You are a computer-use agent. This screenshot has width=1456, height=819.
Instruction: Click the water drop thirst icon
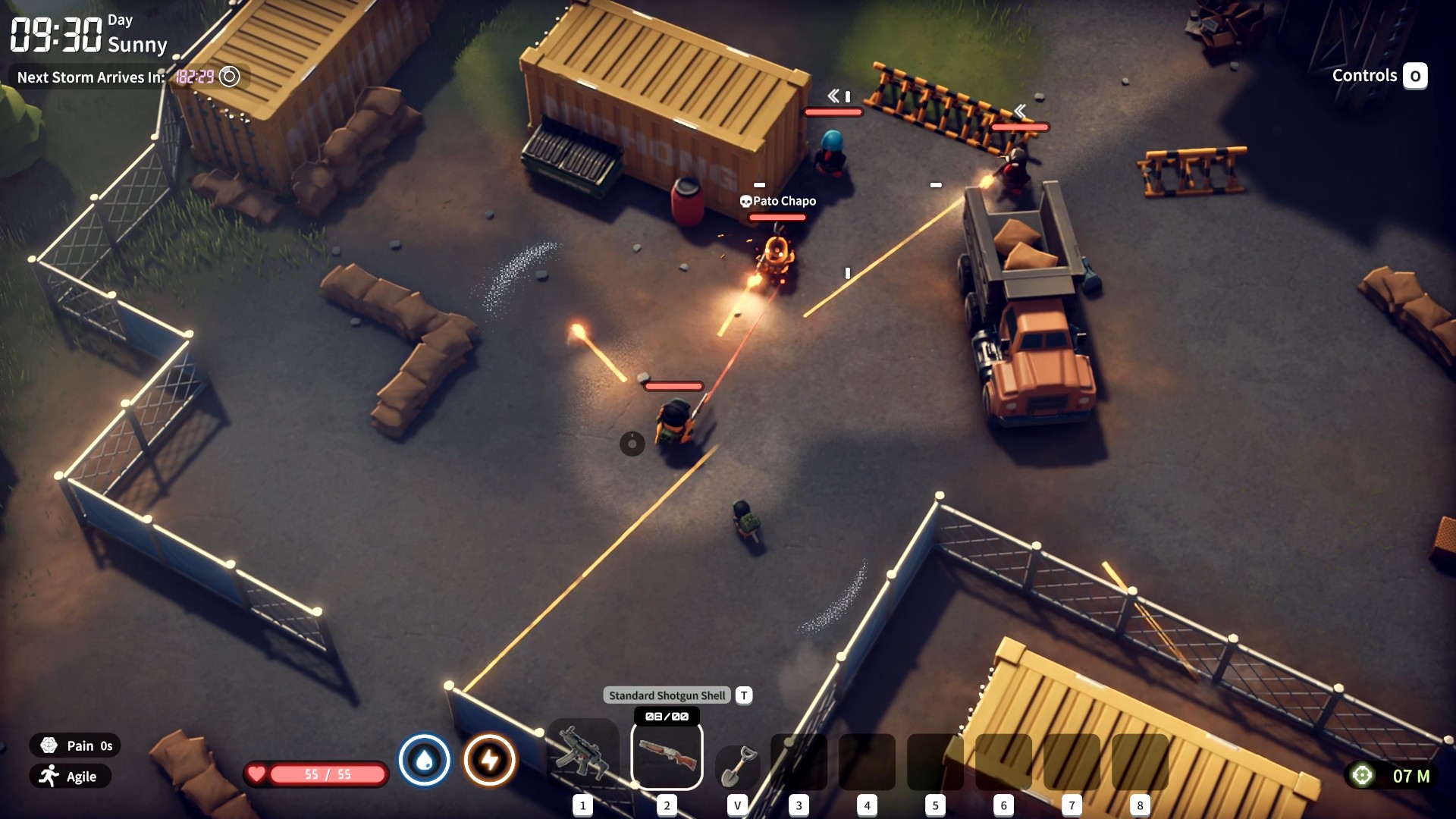[425, 760]
